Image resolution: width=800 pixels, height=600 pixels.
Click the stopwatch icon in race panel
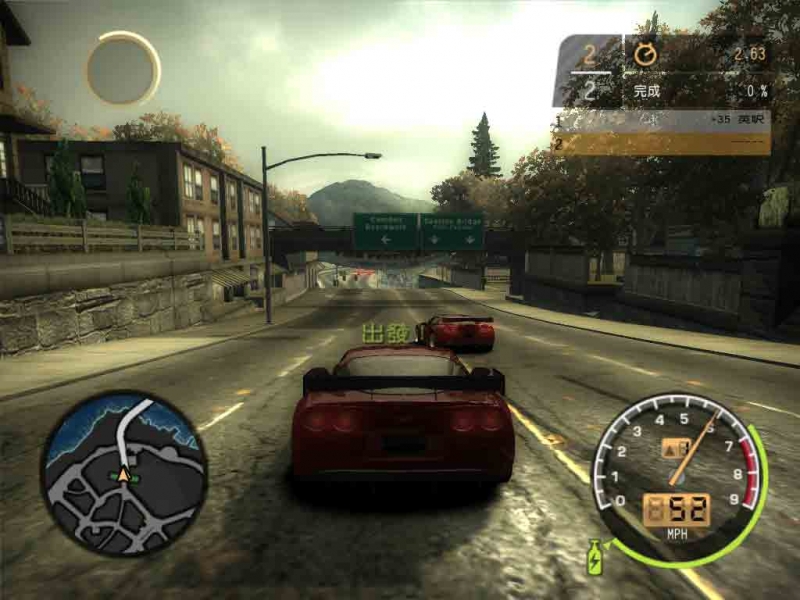click(x=646, y=54)
